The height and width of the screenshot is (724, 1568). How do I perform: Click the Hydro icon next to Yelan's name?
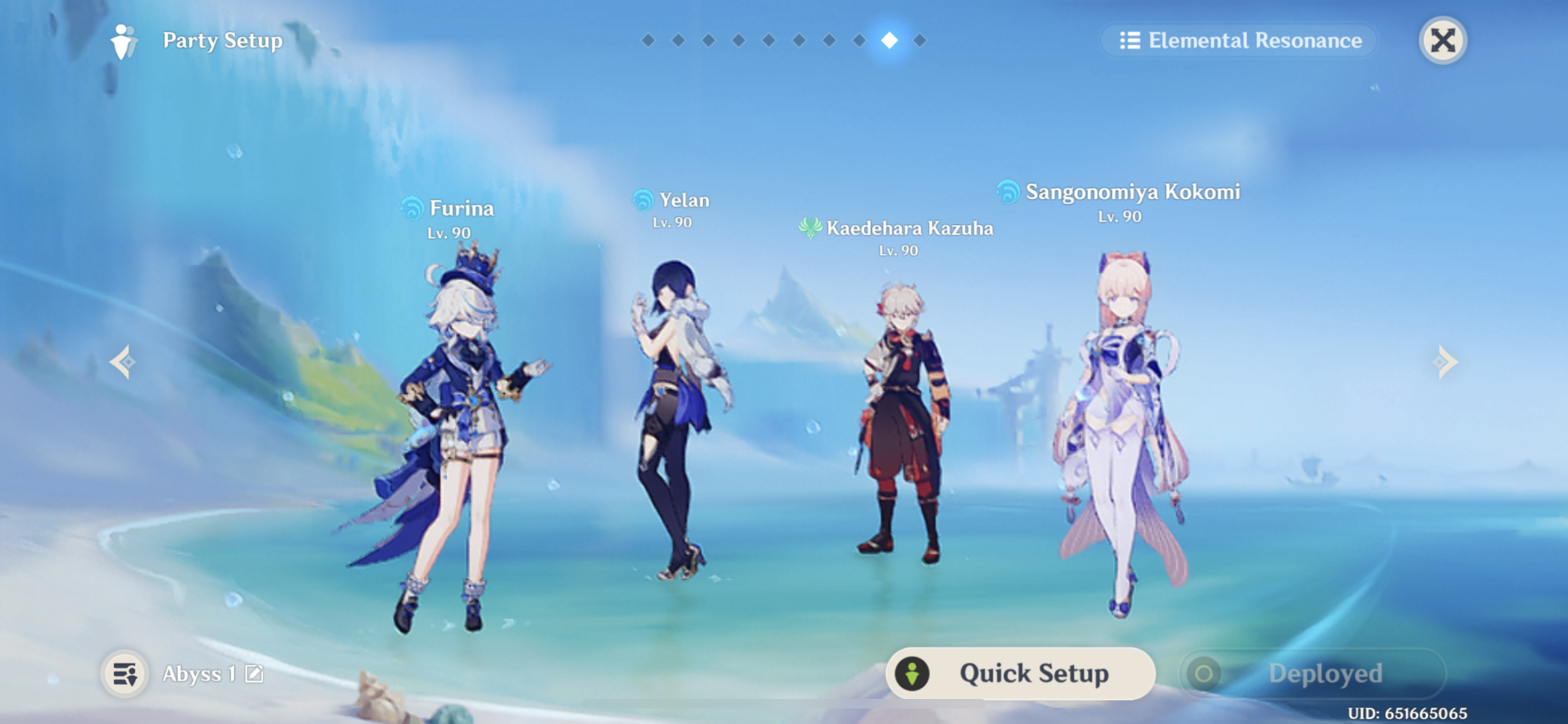click(641, 200)
